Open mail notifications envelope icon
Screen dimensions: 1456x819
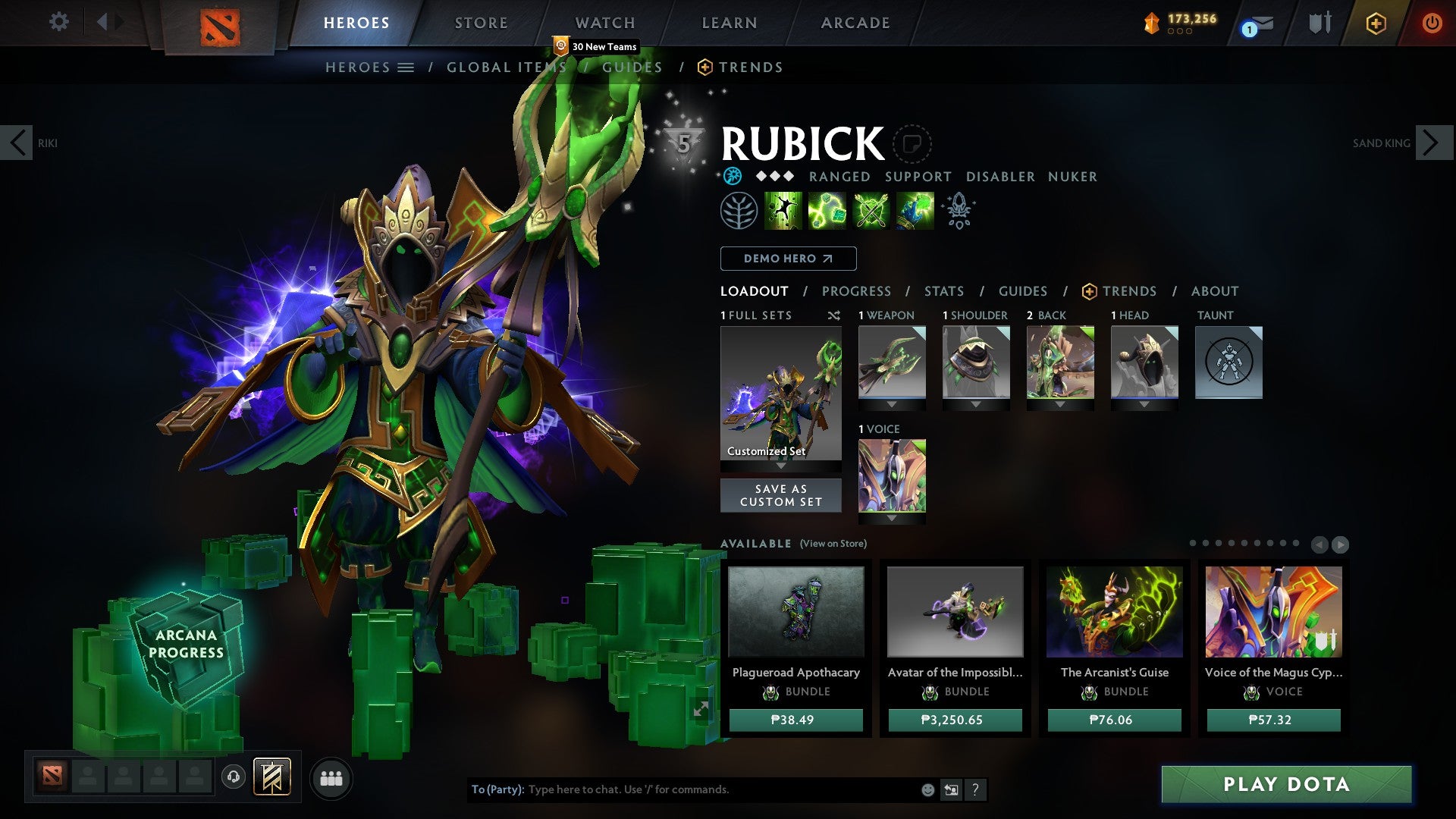1258,24
